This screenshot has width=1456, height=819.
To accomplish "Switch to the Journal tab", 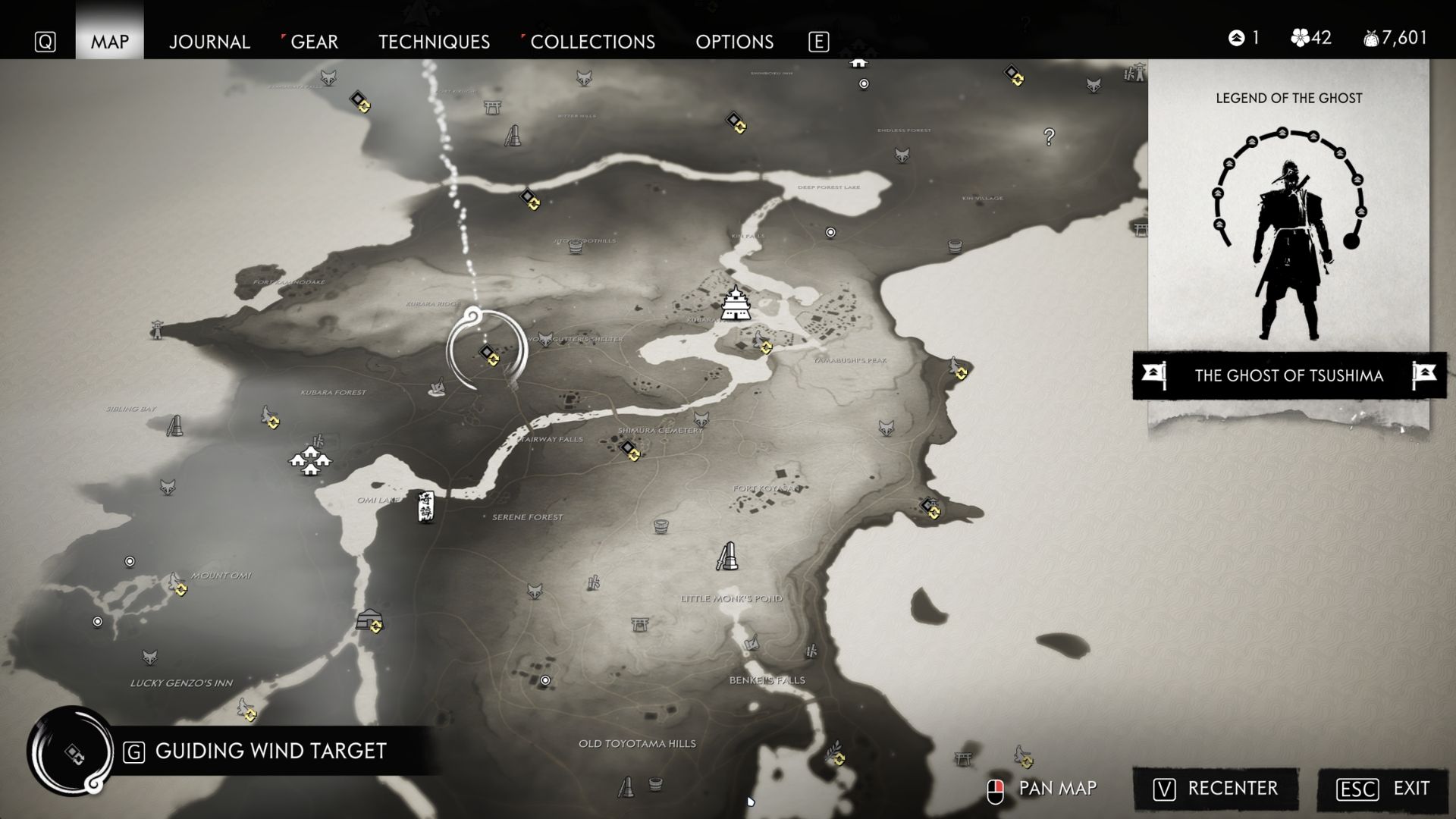I will pyautogui.click(x=210, y=42).
